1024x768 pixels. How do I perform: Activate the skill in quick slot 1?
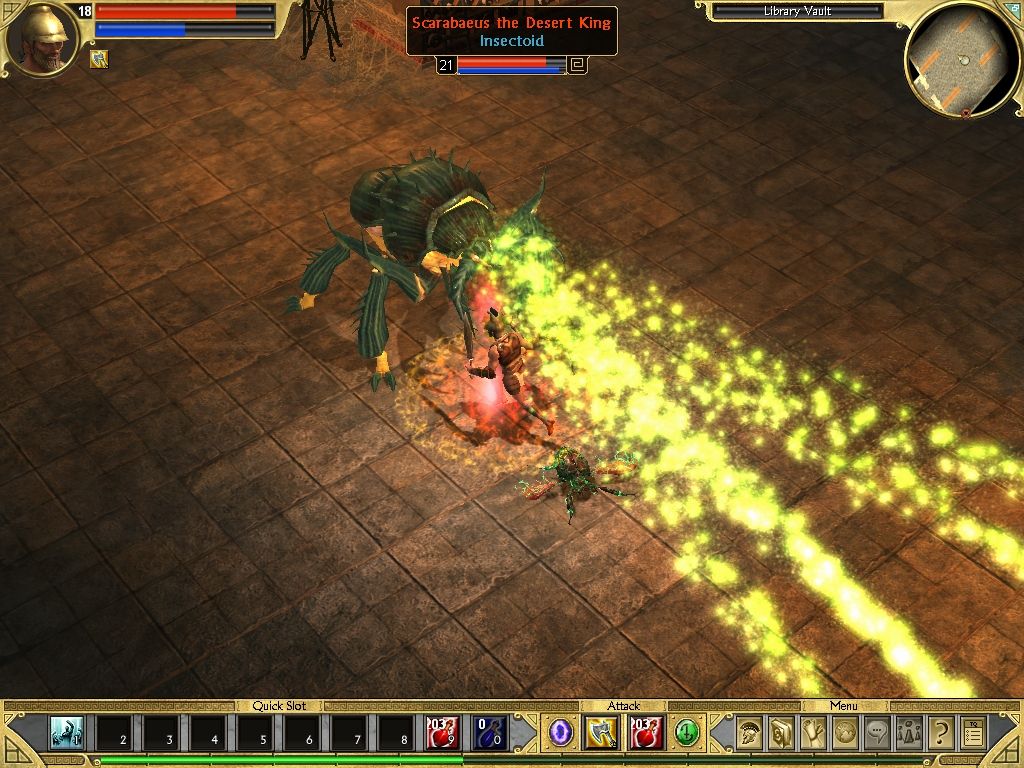[x=68, y=733]
